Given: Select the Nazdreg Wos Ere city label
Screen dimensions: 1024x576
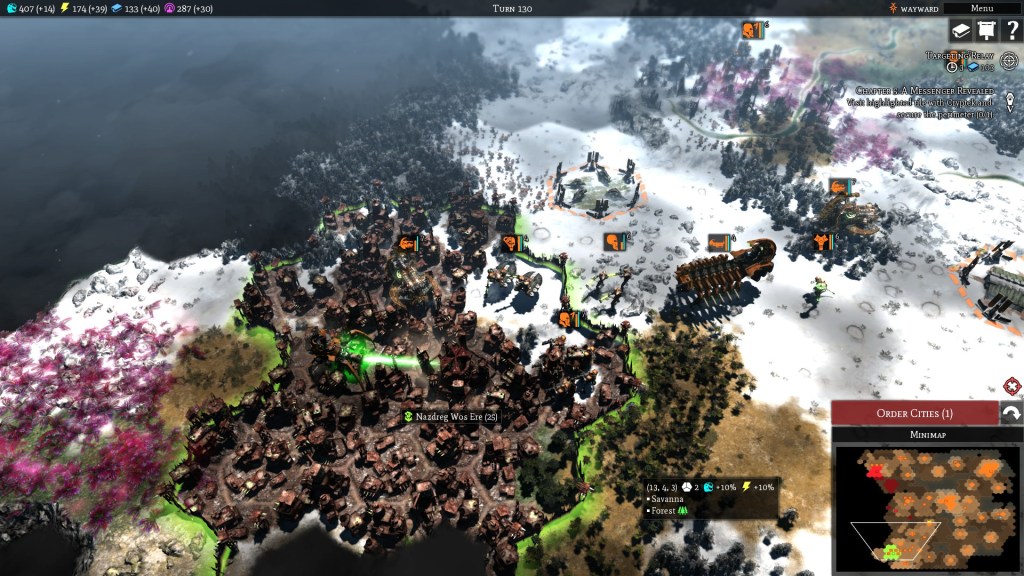Looking at the screenshot, I should point(450,416).
